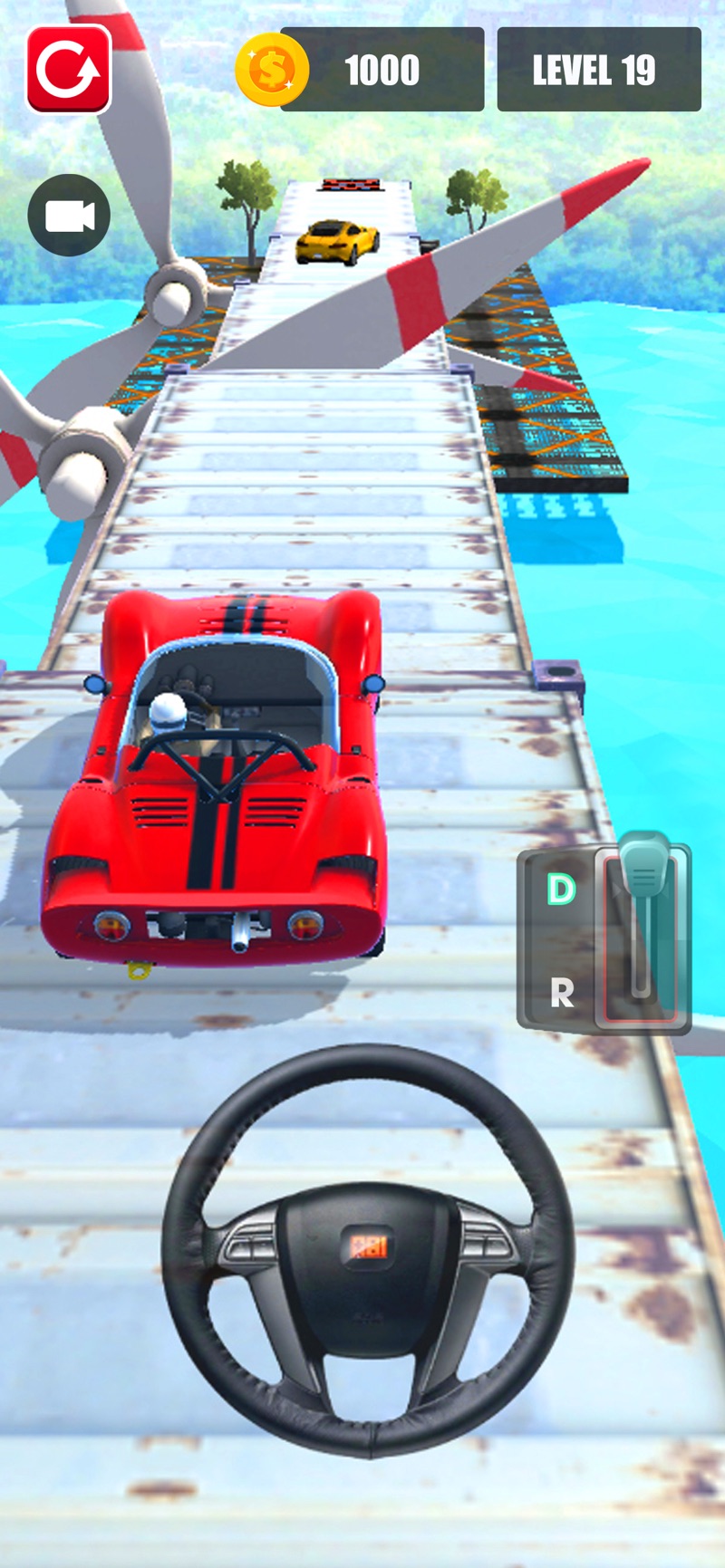Select the R reverse gear
The height and width of the screenshot is (1568, 725).
(562, 994)
